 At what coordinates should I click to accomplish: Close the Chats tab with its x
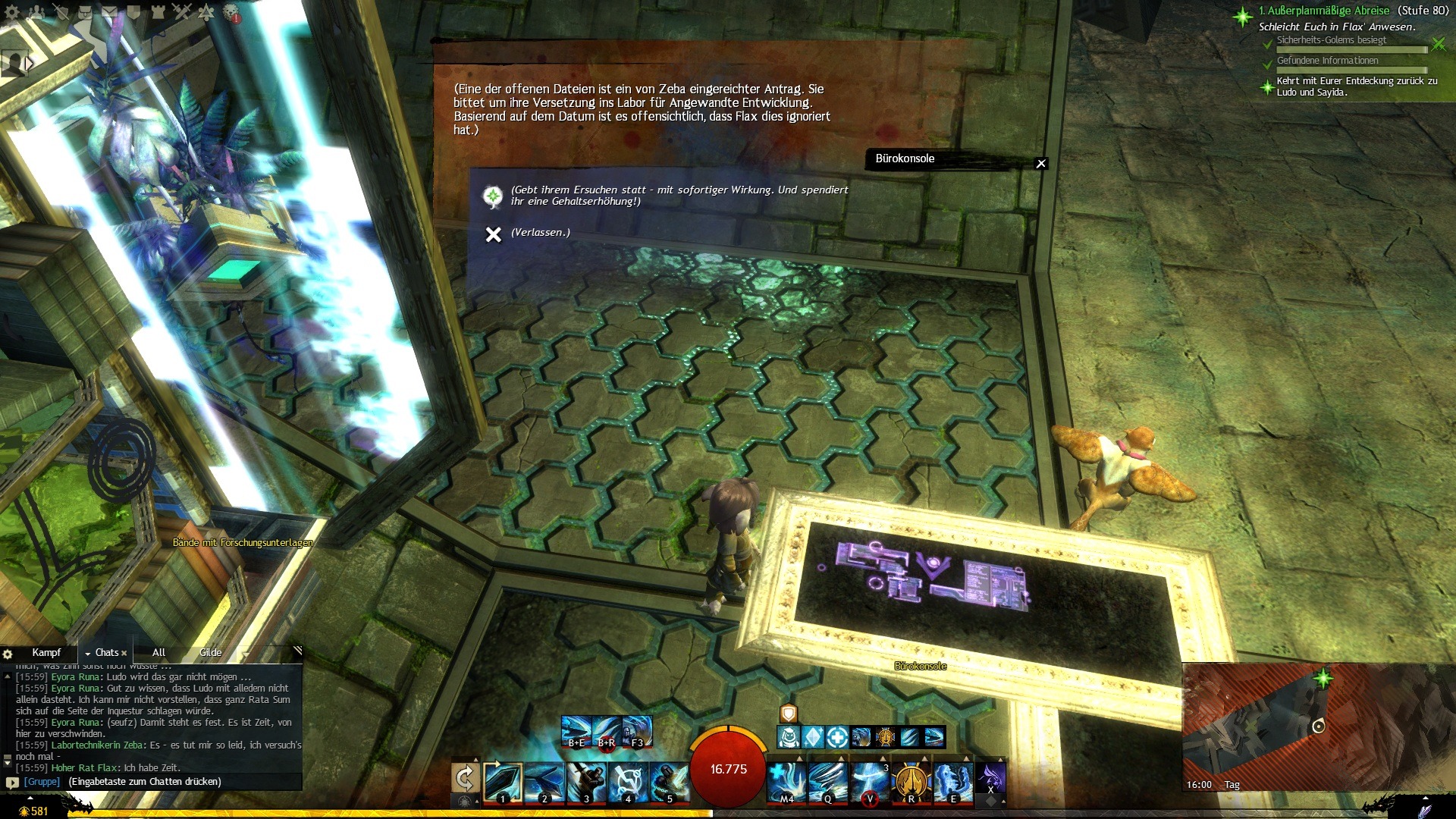124,653
